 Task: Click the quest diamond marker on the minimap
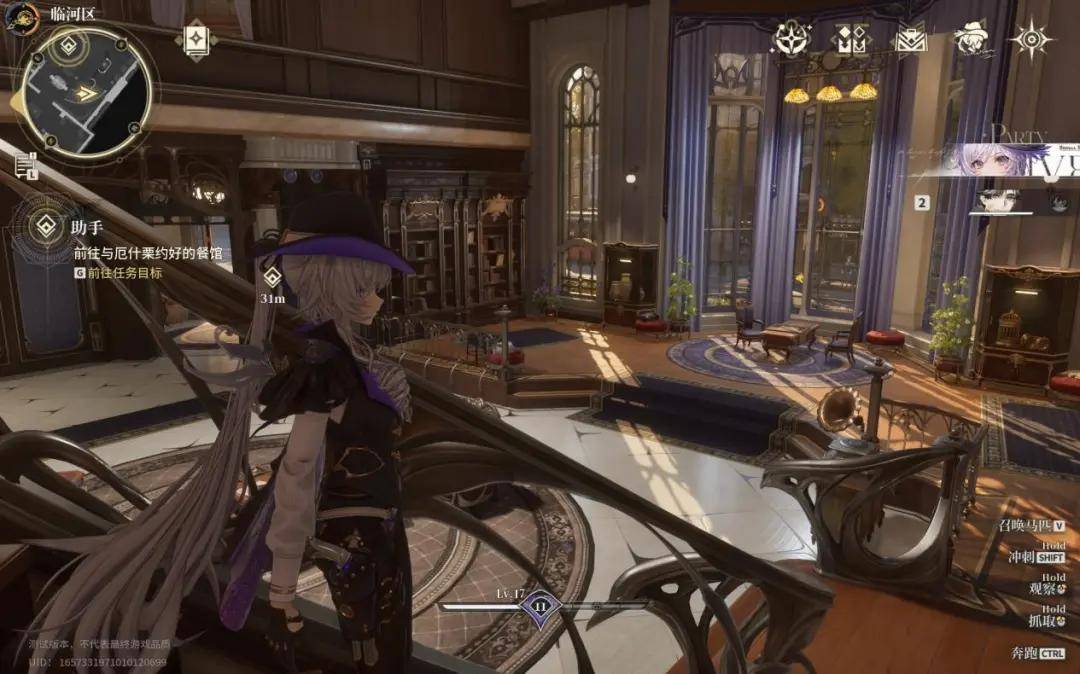pos(69,46)
